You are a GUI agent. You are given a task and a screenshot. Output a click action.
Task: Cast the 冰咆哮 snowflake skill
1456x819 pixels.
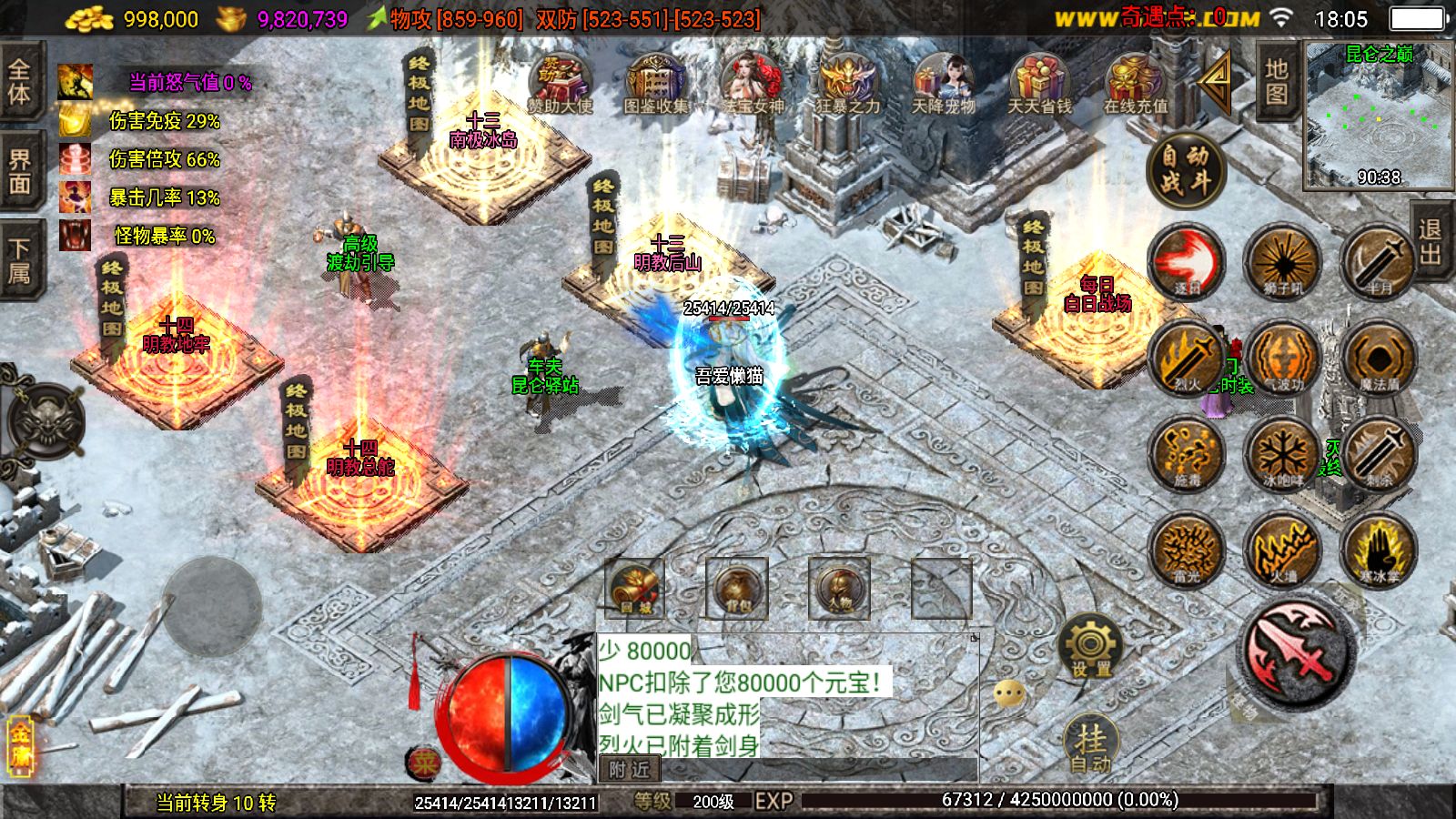point(1282,453)
